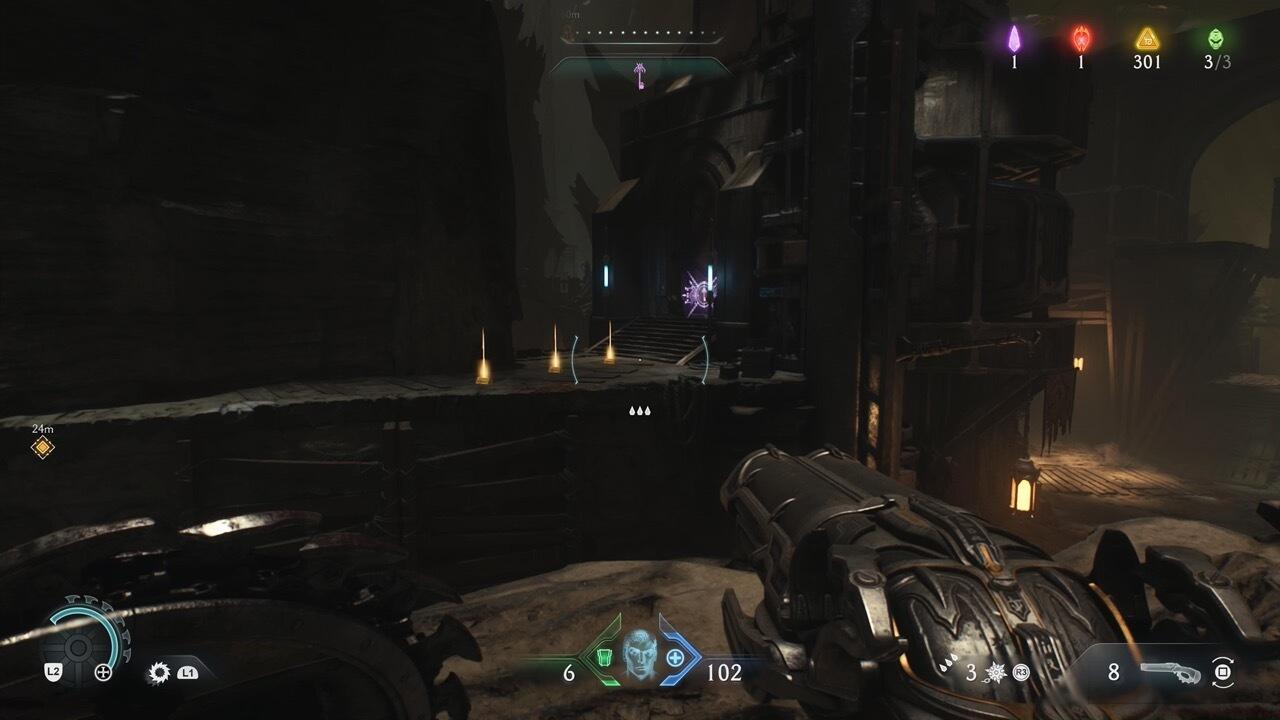Click the blue health cross icon
Viewport: 1280px width, 720px height.
(675, 658)
